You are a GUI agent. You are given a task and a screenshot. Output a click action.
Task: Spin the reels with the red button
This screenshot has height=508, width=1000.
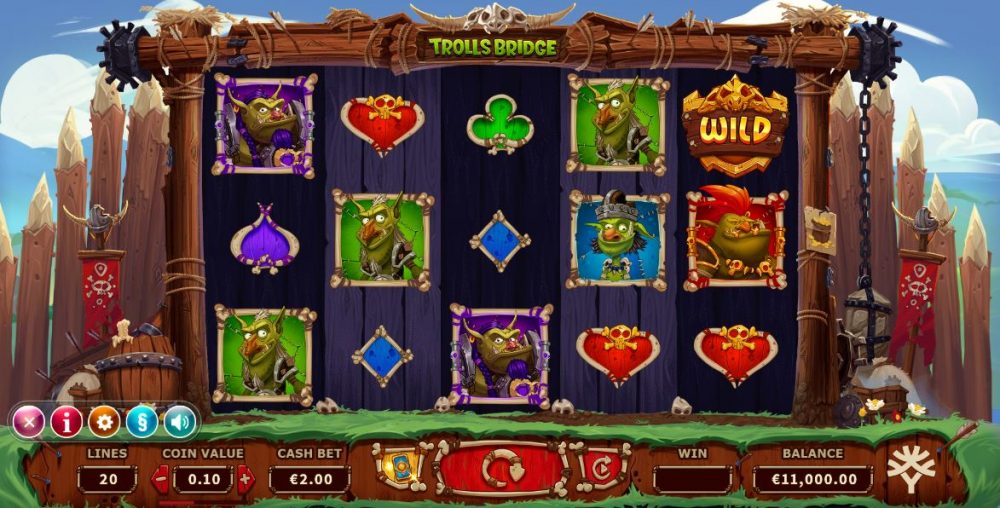tap(502, 468)
